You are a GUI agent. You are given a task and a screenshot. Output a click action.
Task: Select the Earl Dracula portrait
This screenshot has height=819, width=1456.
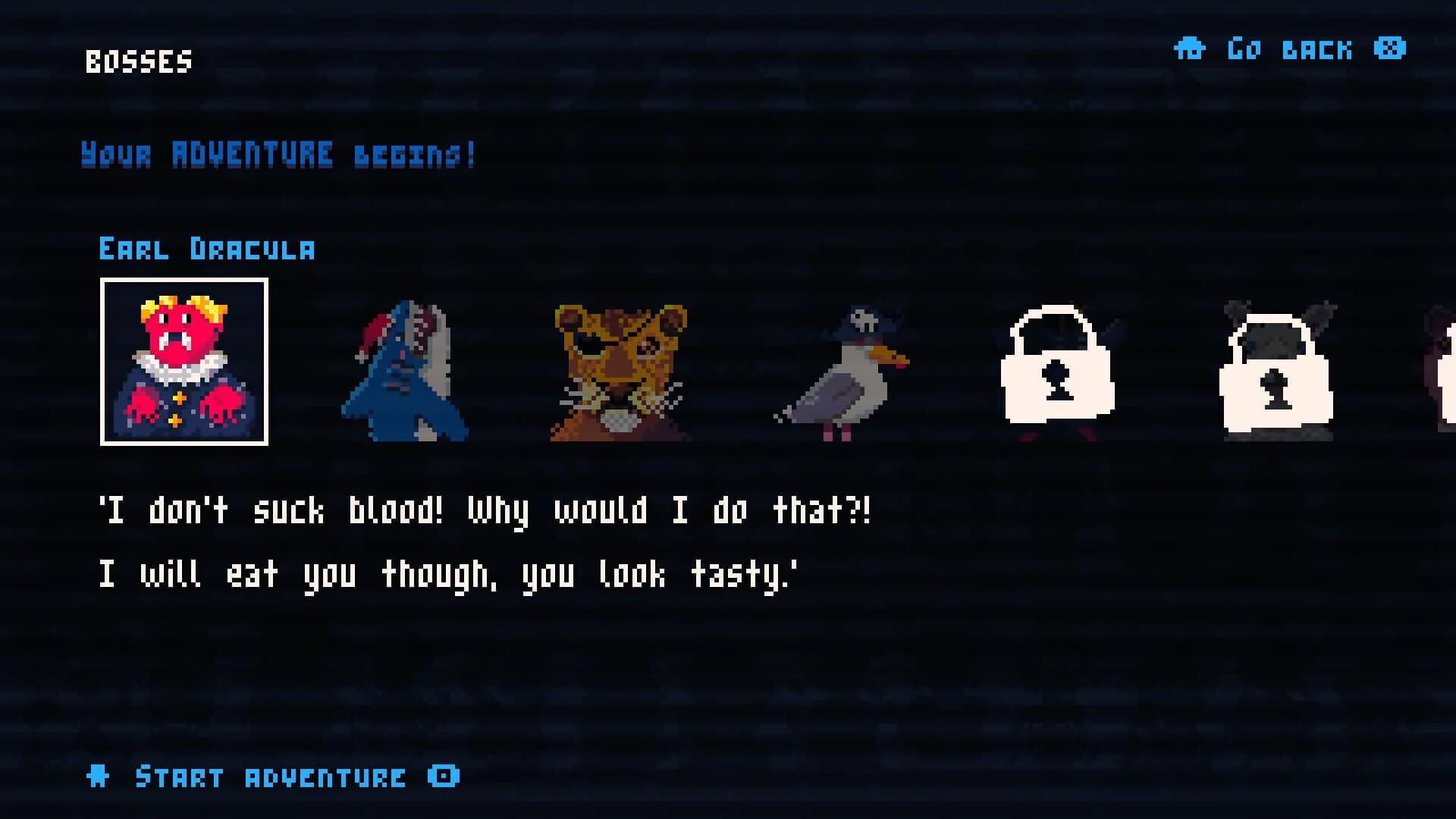point(184,362)
